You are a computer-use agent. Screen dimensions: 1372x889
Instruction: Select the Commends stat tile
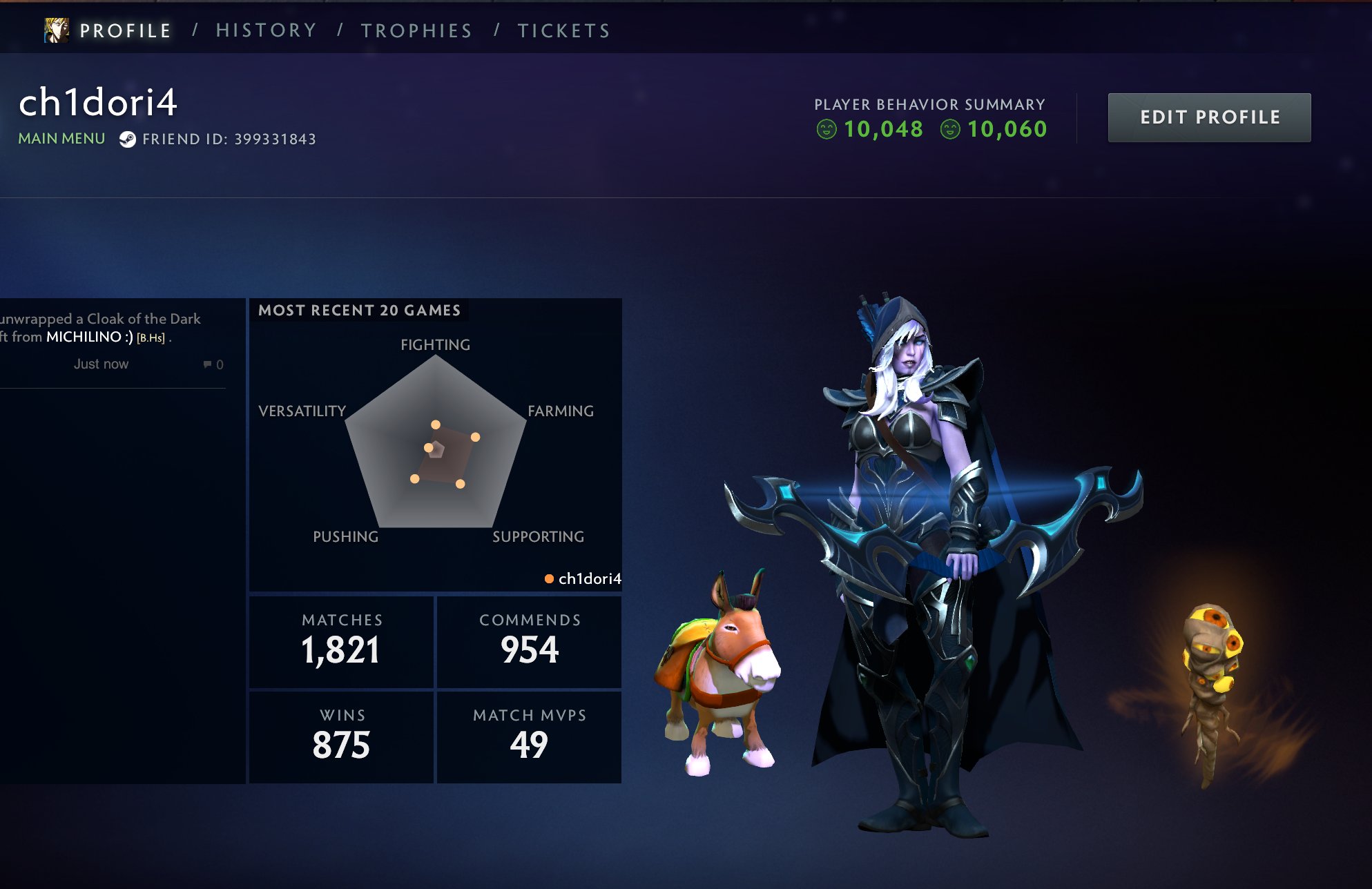[529, 642]
